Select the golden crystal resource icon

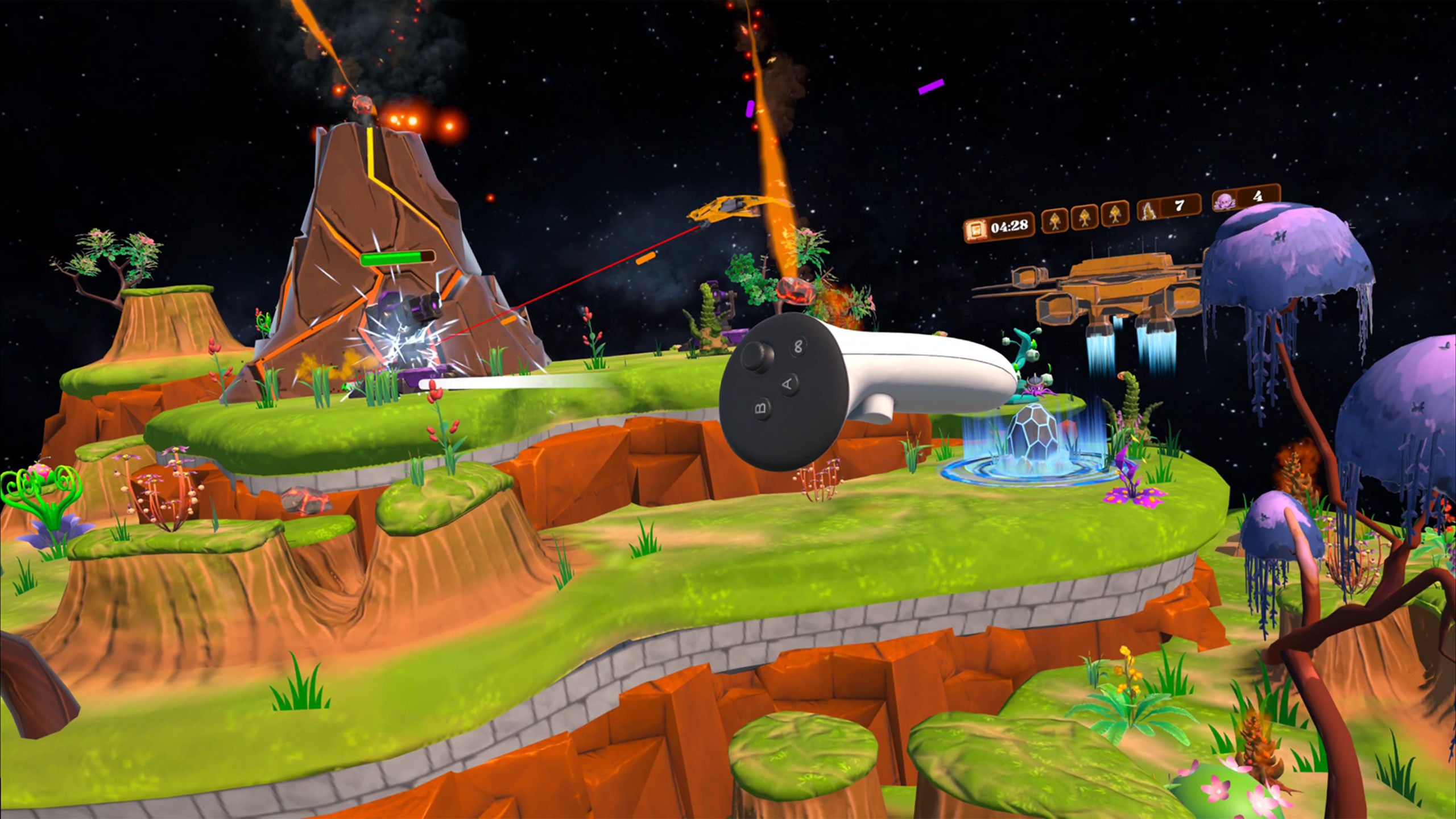(x=1148, y=210)
